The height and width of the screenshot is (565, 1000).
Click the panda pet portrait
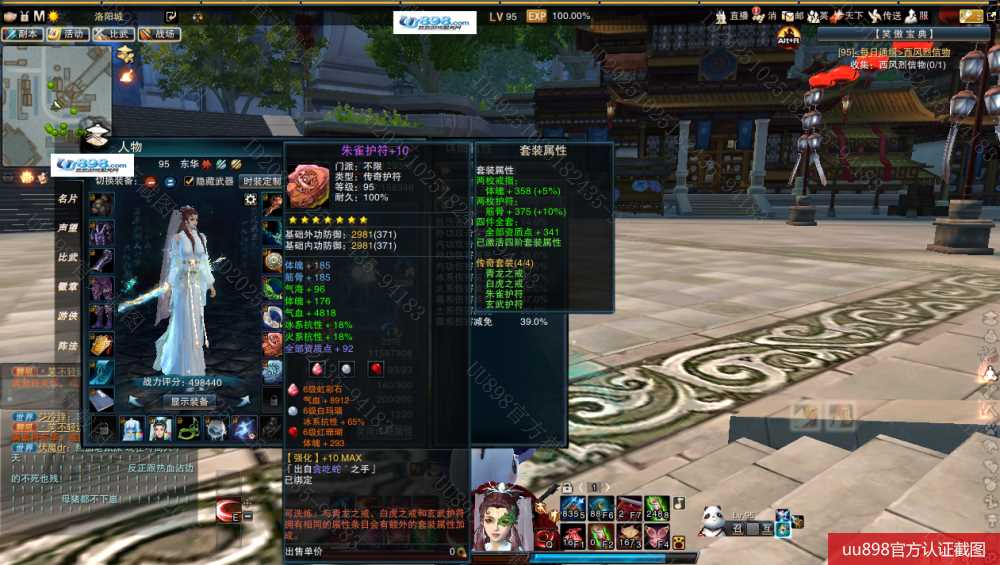click(712, 518)
